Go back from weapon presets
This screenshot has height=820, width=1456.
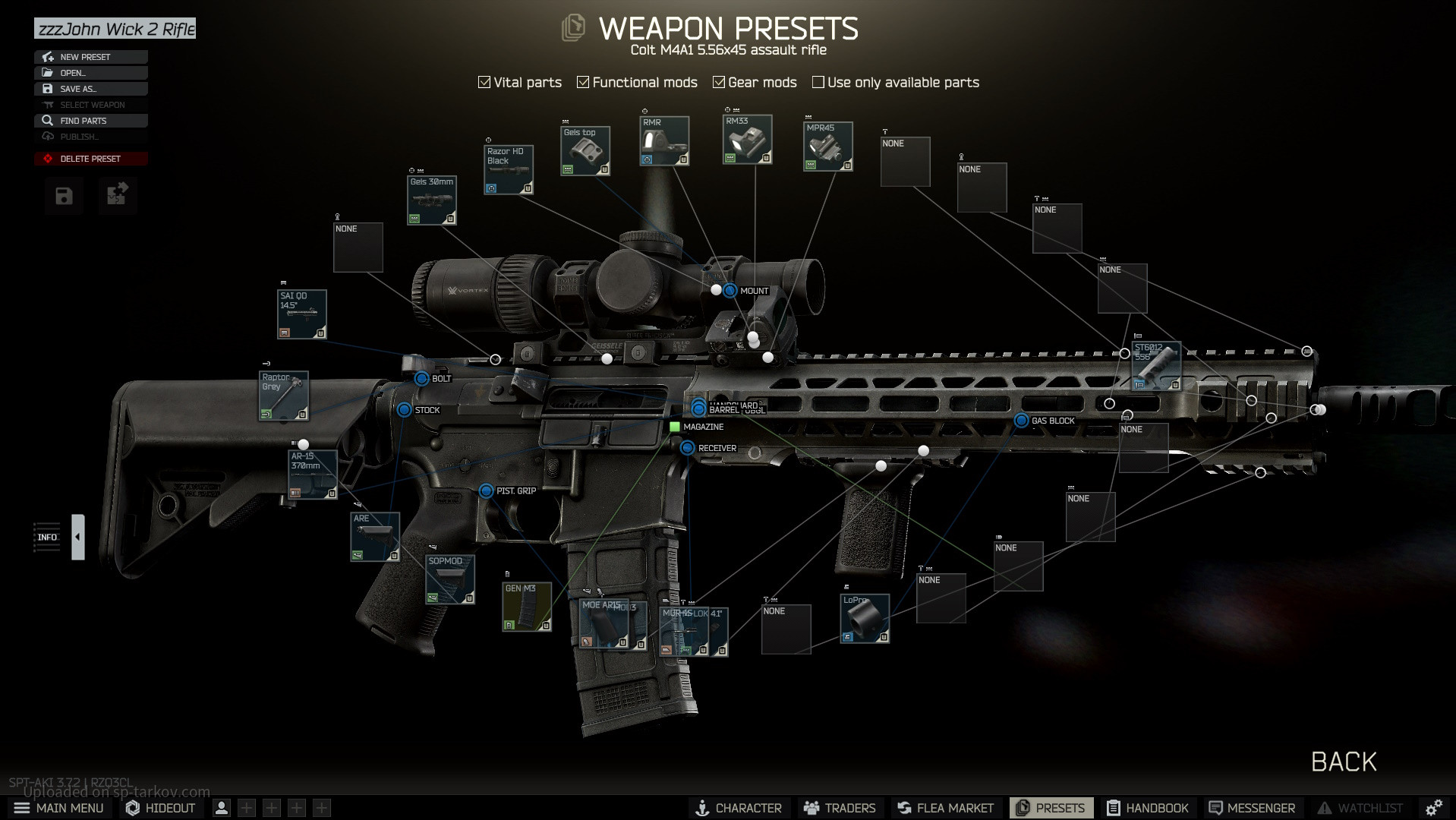[x=1344, y=762]
